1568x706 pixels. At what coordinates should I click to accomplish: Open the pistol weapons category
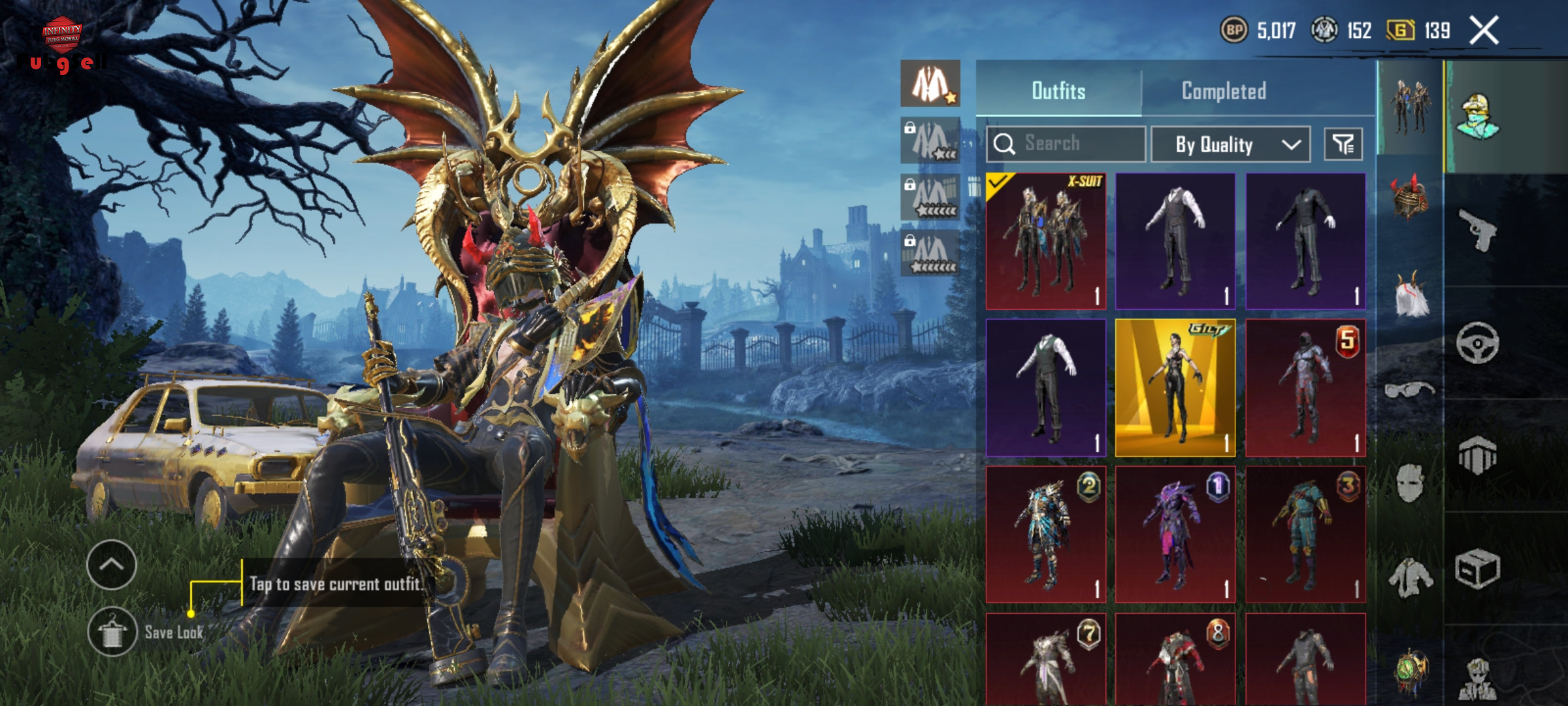click(1478, 229)
